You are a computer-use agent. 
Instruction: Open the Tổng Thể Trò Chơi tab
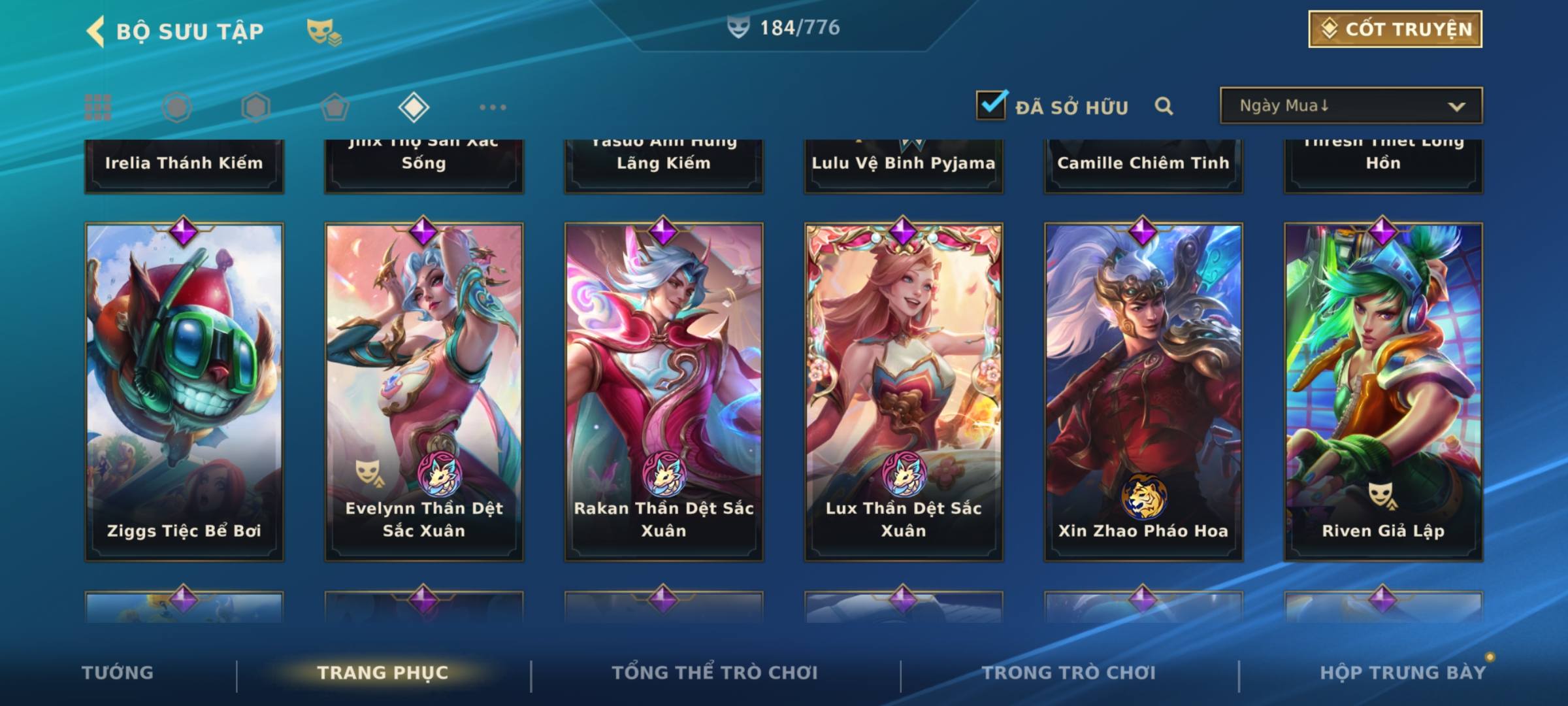[x=715, y=673]
